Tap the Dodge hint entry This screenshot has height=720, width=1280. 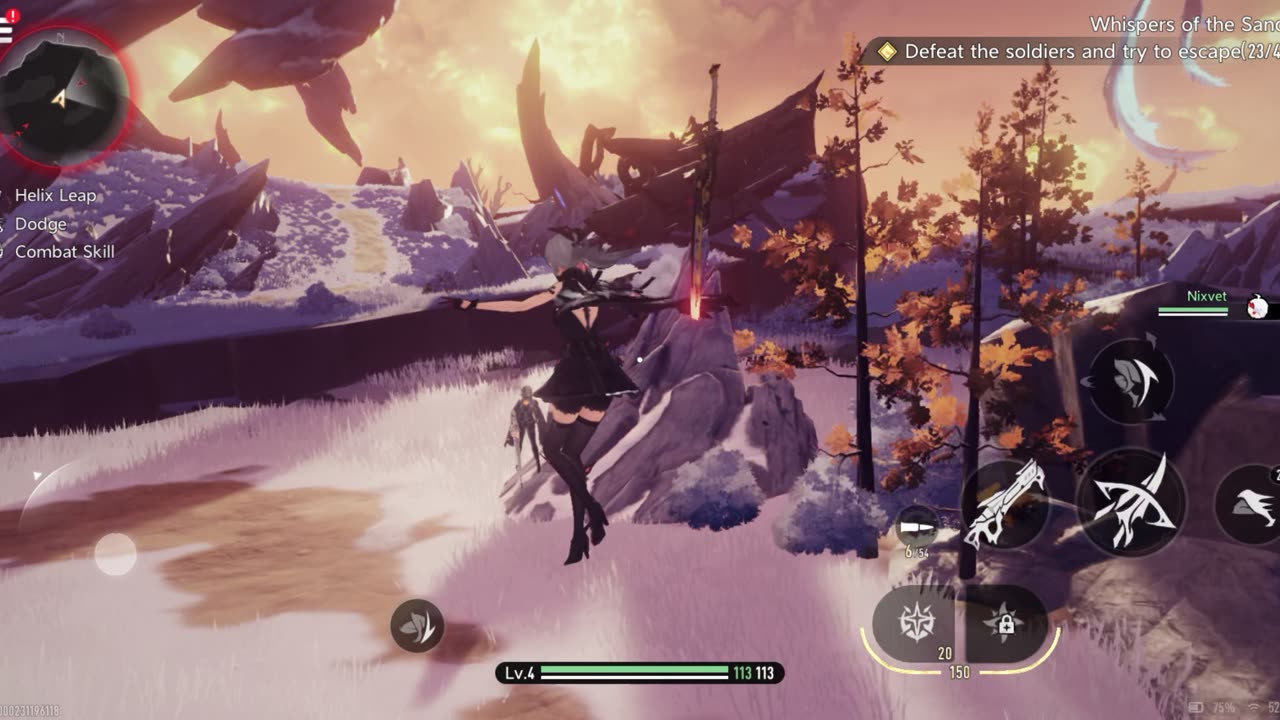coord(40,224)
